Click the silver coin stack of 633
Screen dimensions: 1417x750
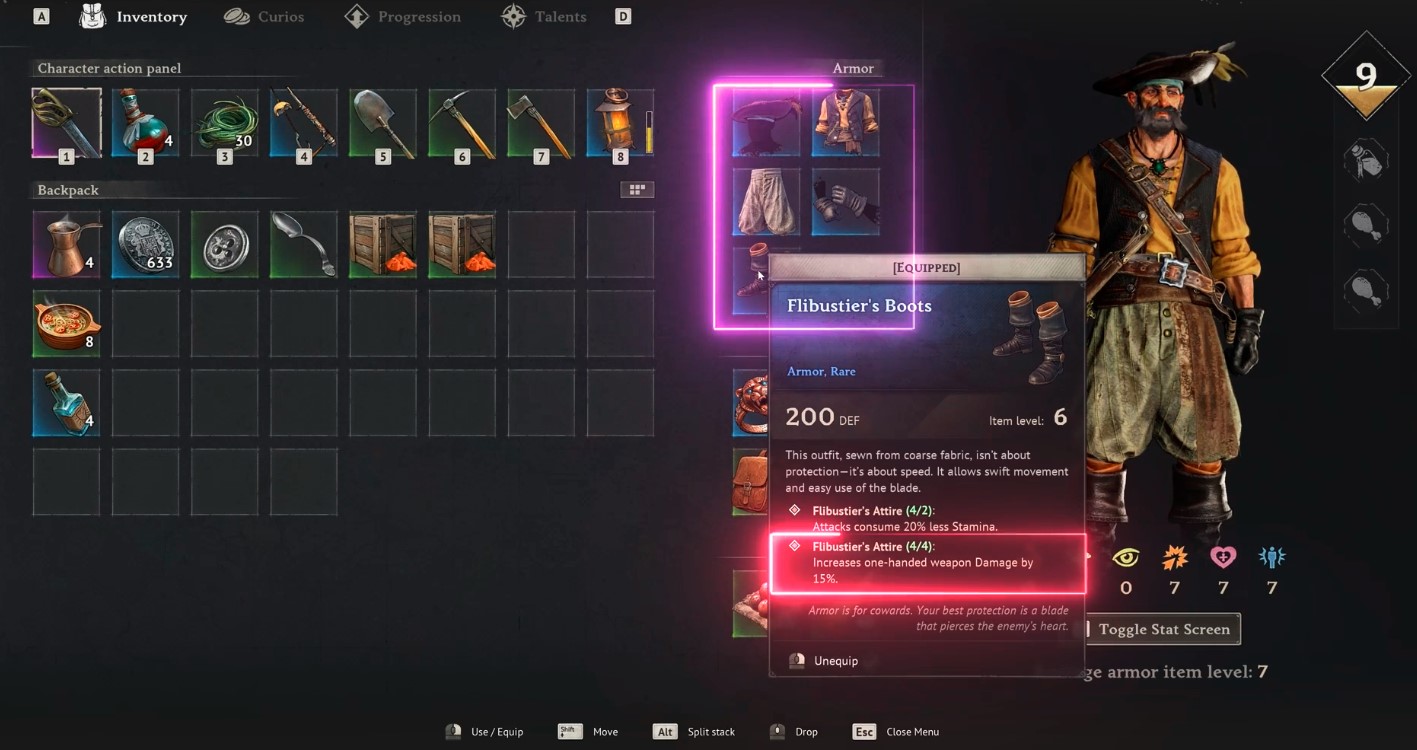coord(145,244)
